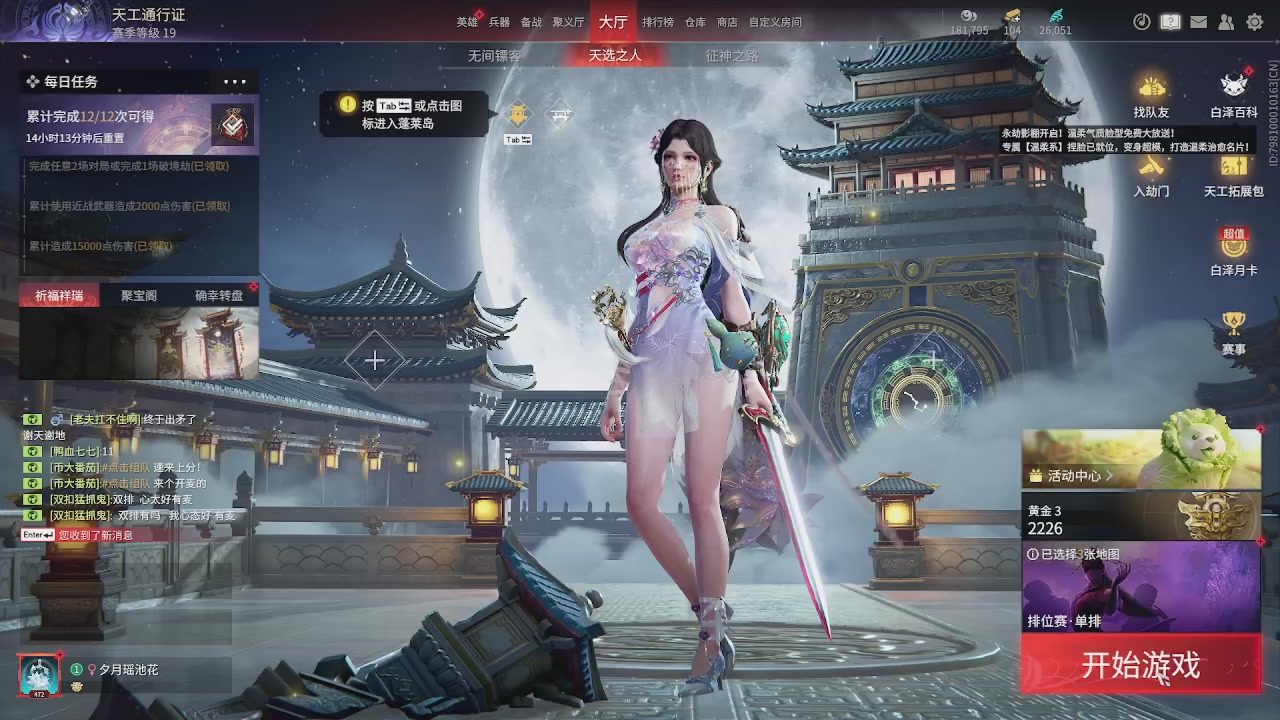
Task: Switch to the 聚宝阁 panel tab
Action: coord(139,295)
